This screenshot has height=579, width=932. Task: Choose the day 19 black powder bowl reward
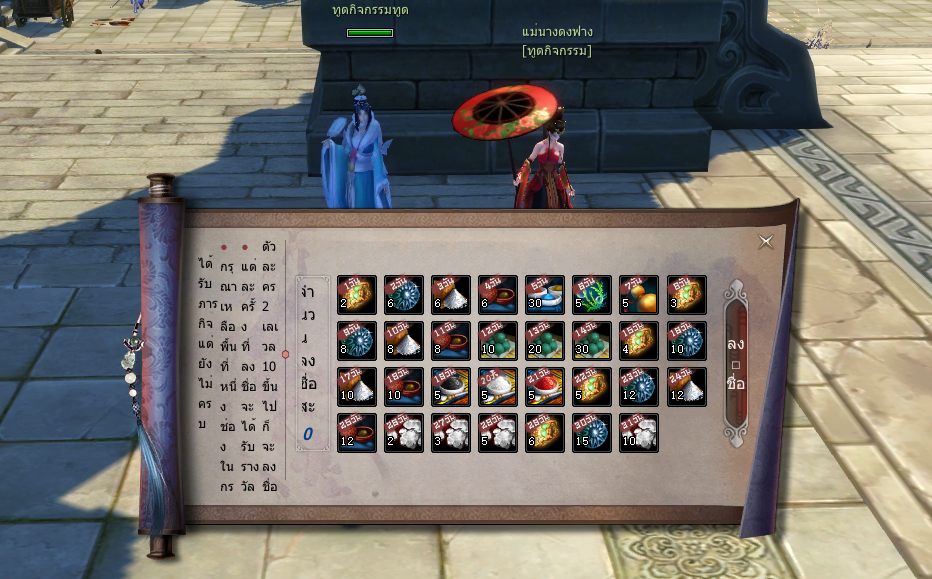click(451, 386)
